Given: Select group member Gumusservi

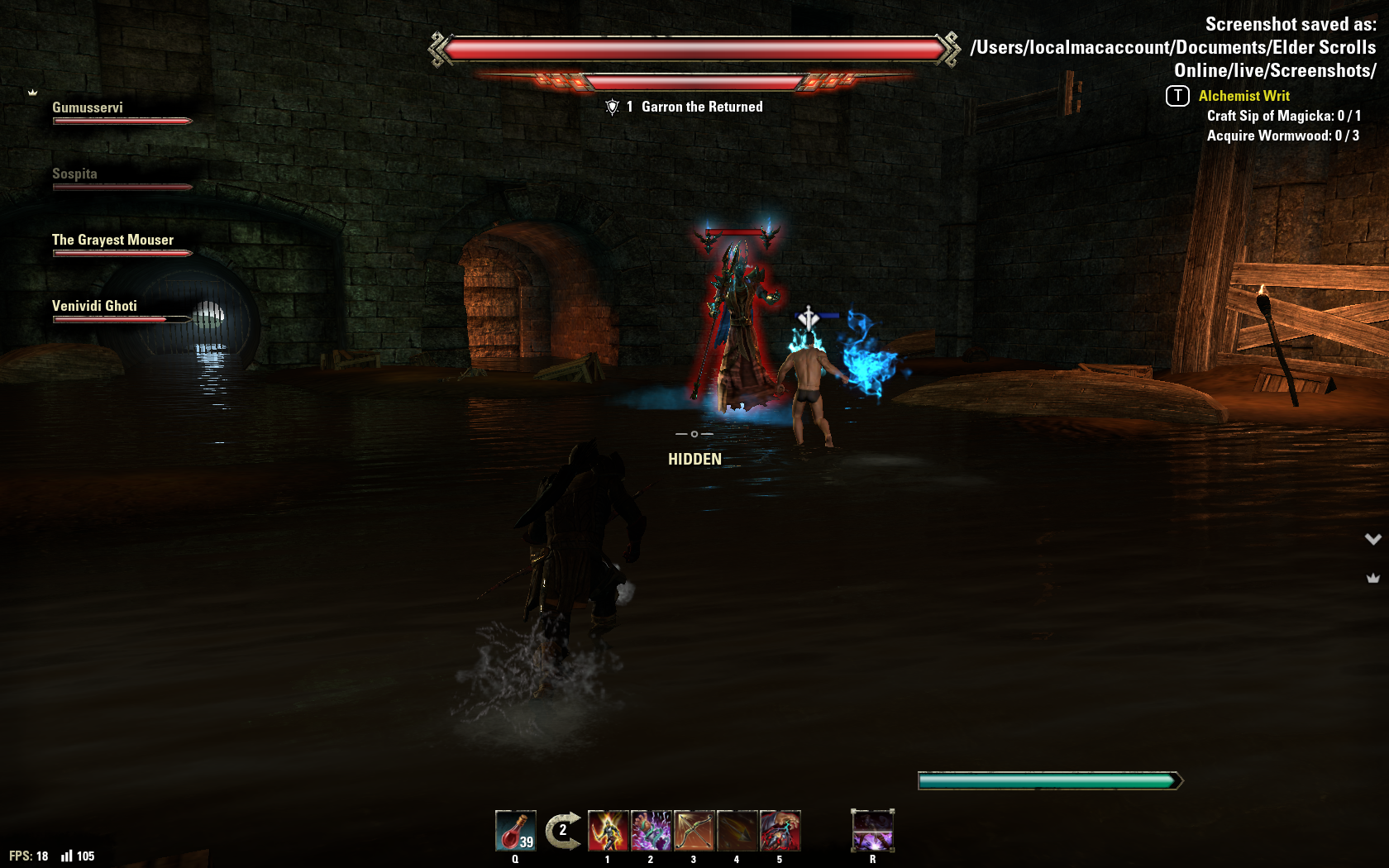Looking at the screenshot, I should (x=88, y=107).
